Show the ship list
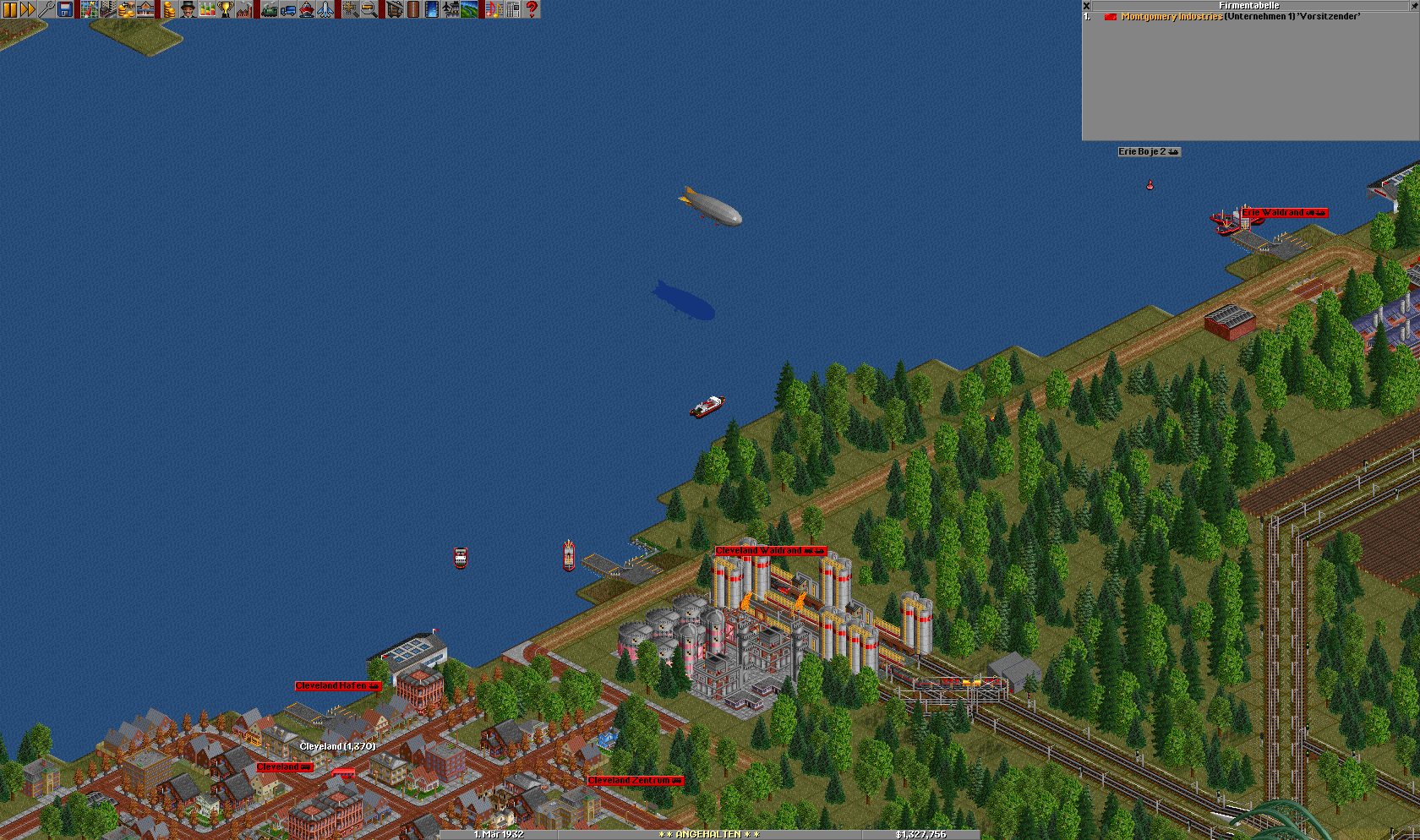The height and width of the screenshot is (840, 1420). [x=307, y=9]
